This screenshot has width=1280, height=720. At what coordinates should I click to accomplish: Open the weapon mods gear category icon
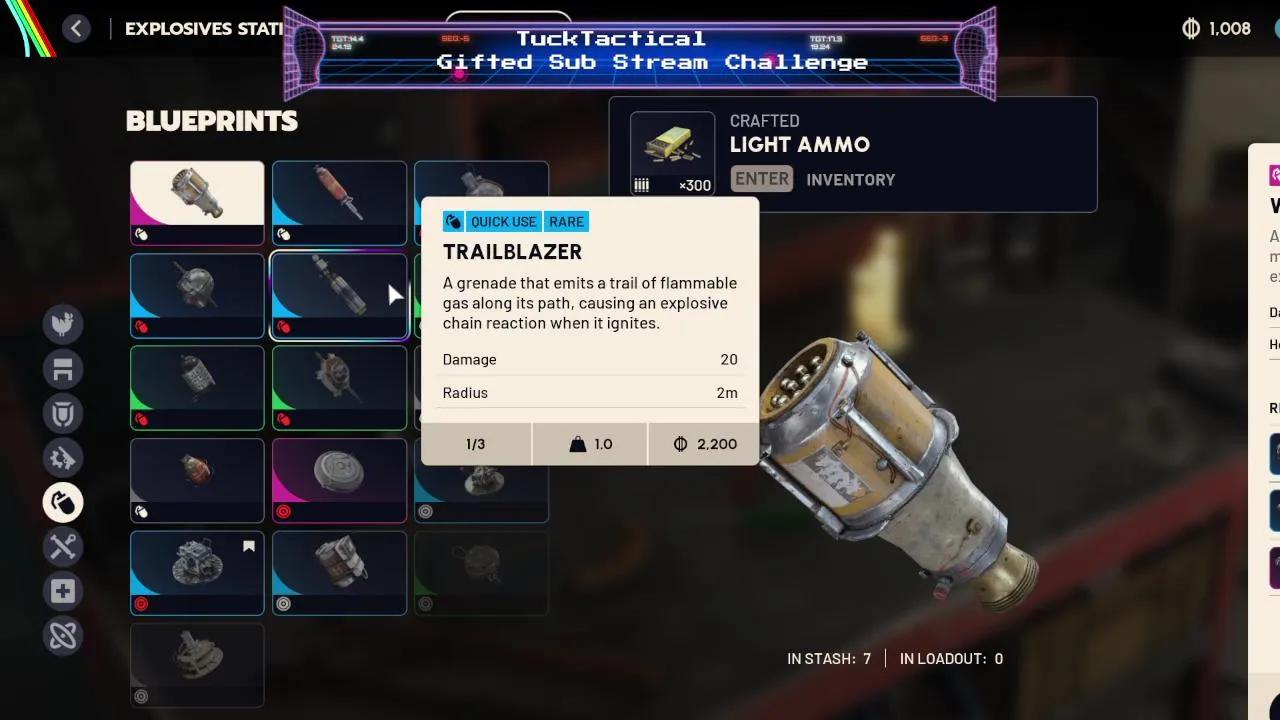(63, 458)
